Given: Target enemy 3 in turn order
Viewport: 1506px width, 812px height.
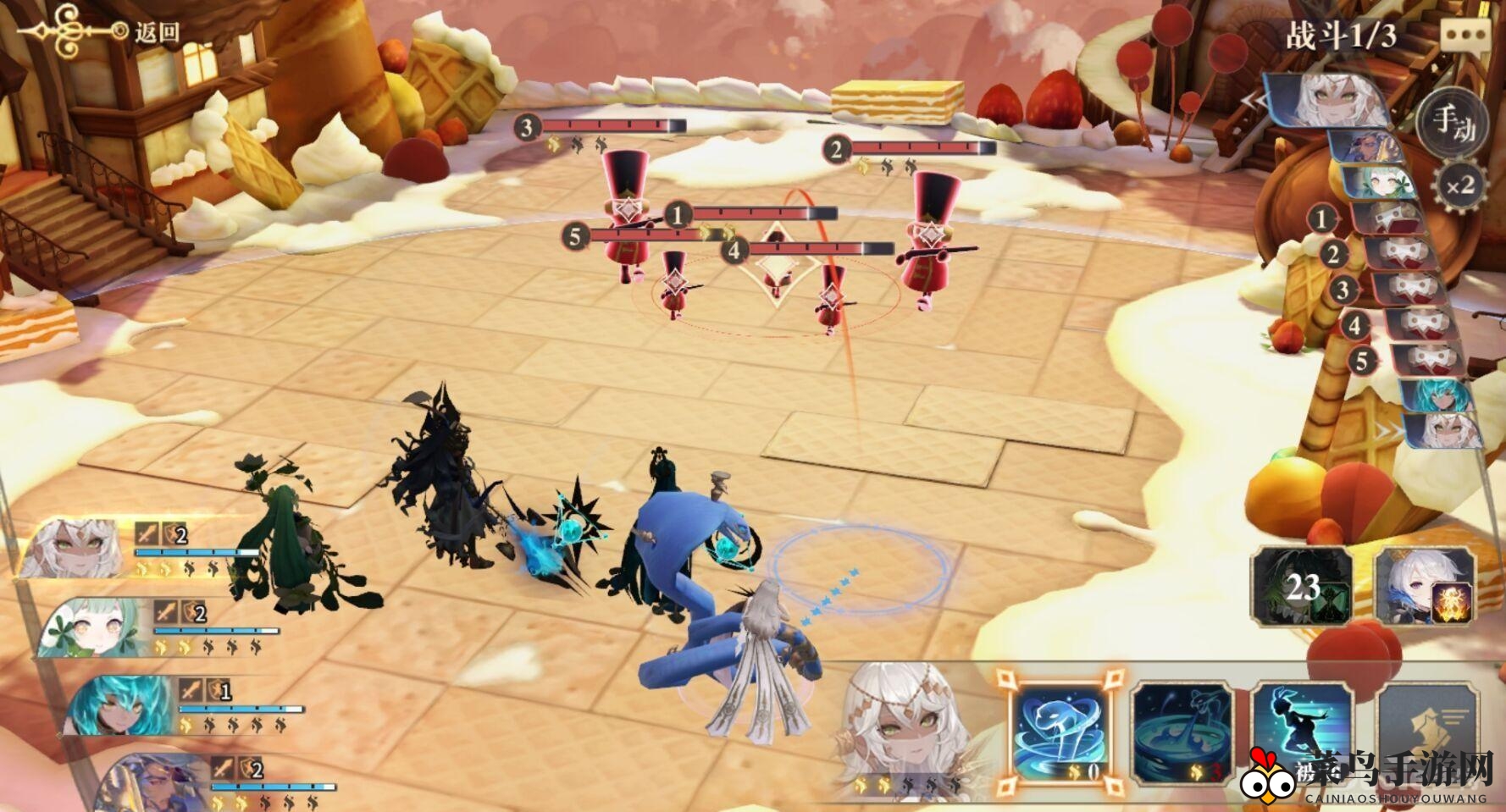Looking at the screenshot, I should pyautogui.click(x=1406, y=290).
